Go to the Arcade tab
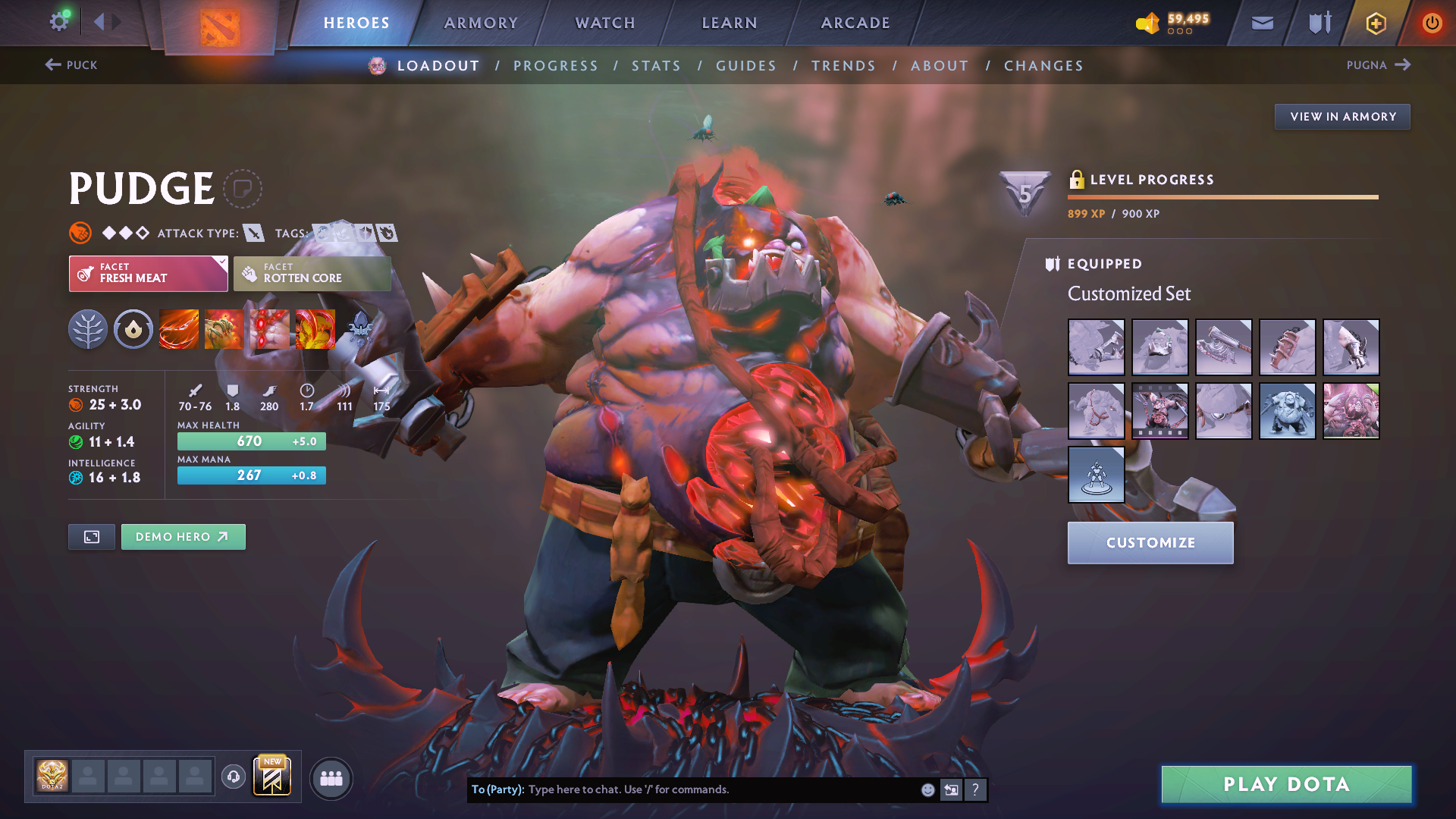1456x819 pixels. click(x=855, y=23)
